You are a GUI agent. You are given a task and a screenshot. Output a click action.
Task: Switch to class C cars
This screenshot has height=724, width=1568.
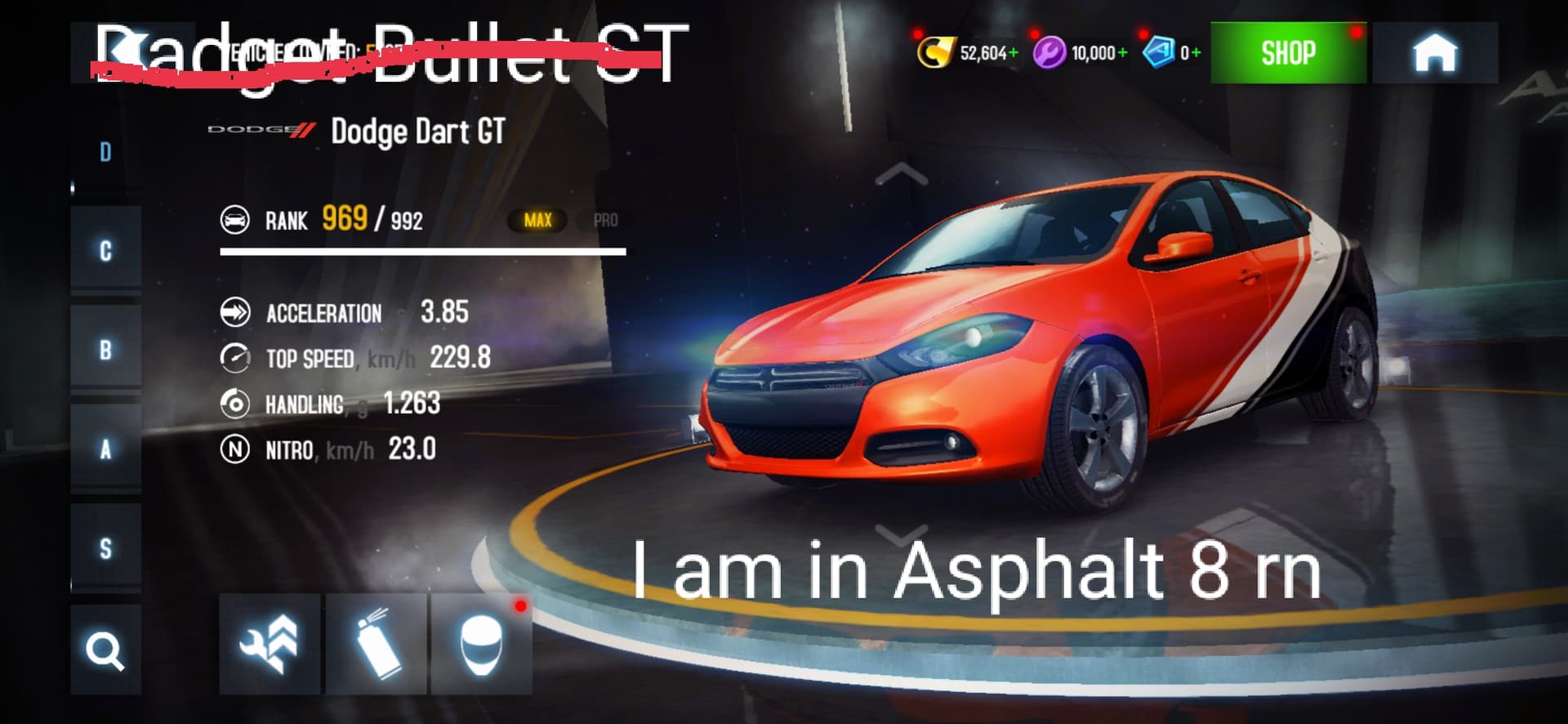pyautogui.click(x=105, y=251)
